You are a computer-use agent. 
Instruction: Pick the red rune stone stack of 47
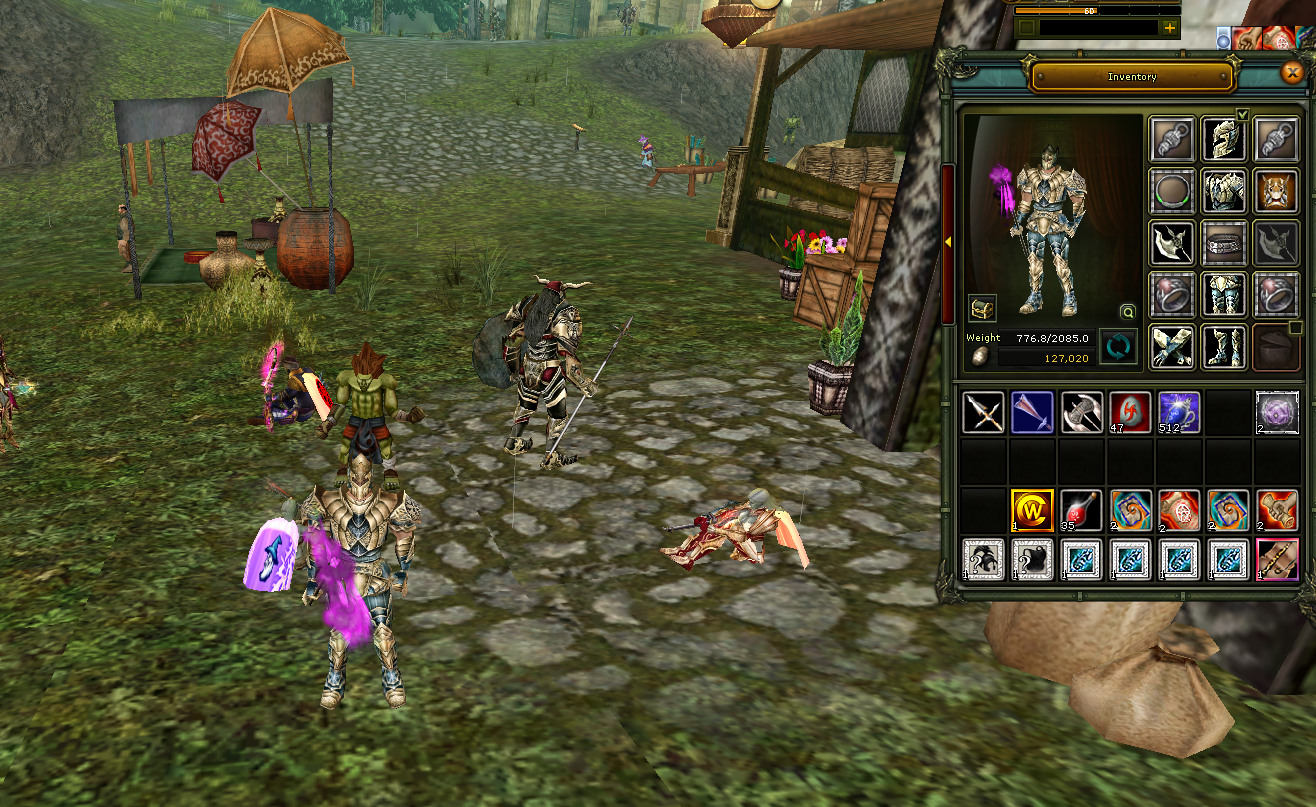[1130, 412]
